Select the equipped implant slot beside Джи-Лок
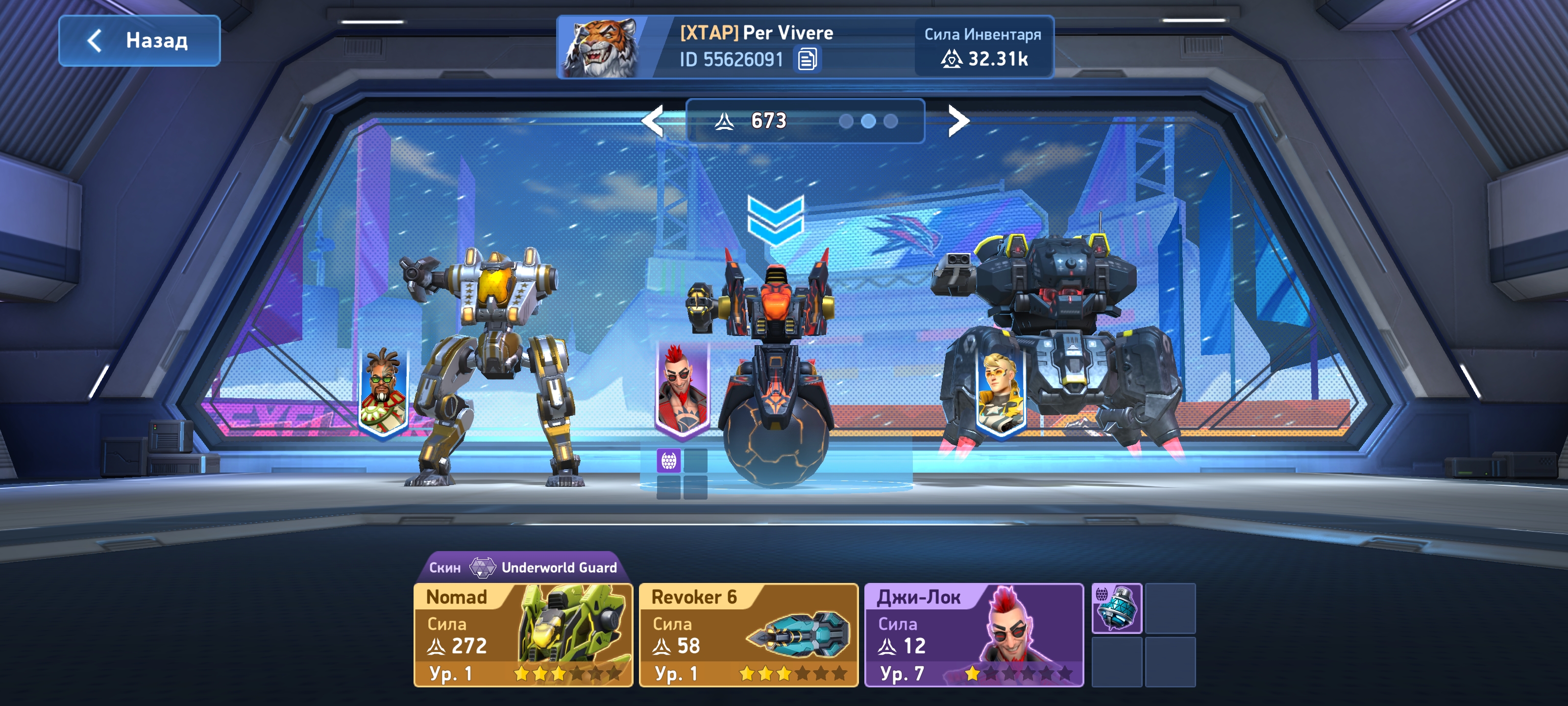The image size is (1568, 706). (1116, 608)
